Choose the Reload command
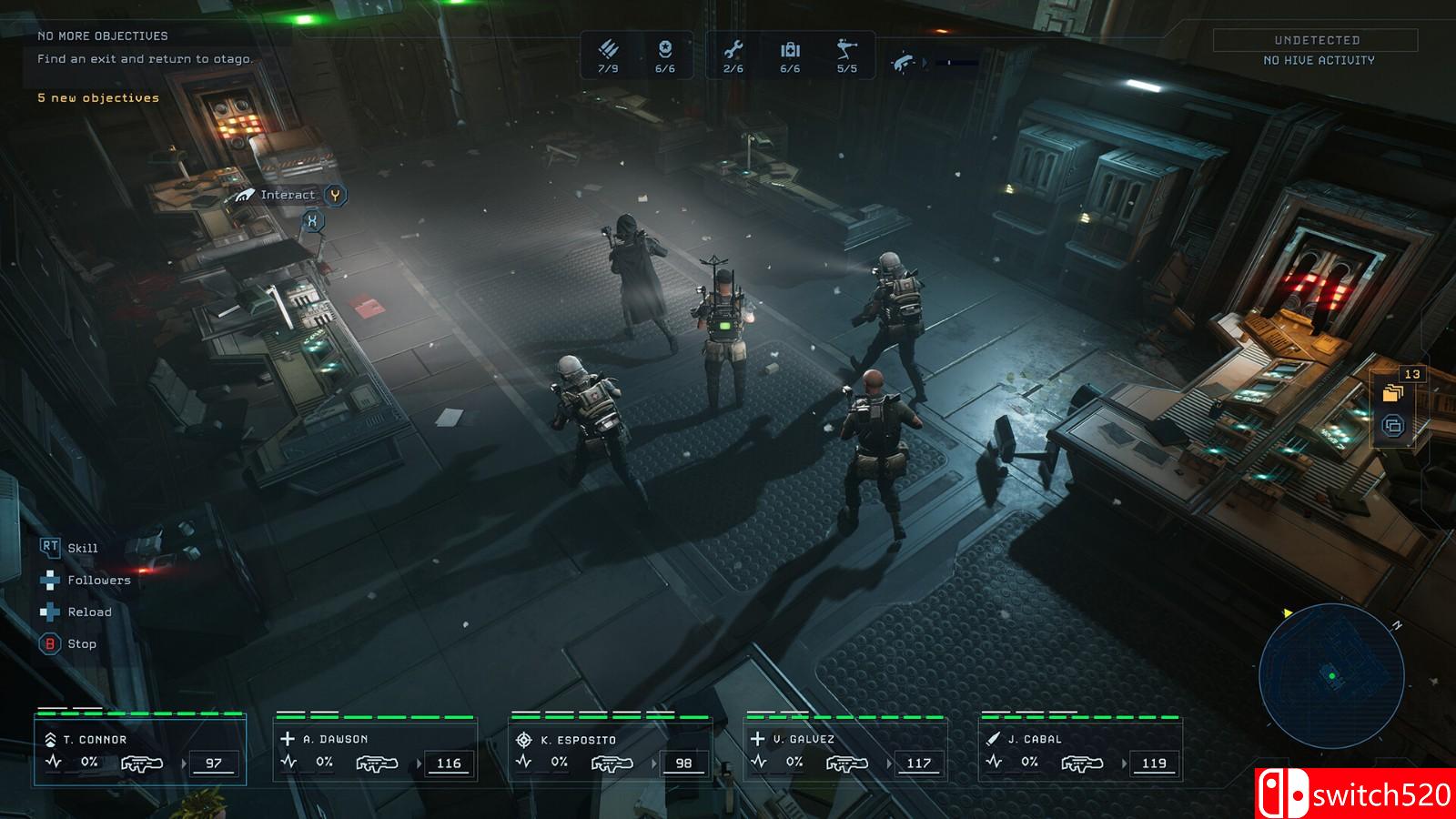 [89, 612]
